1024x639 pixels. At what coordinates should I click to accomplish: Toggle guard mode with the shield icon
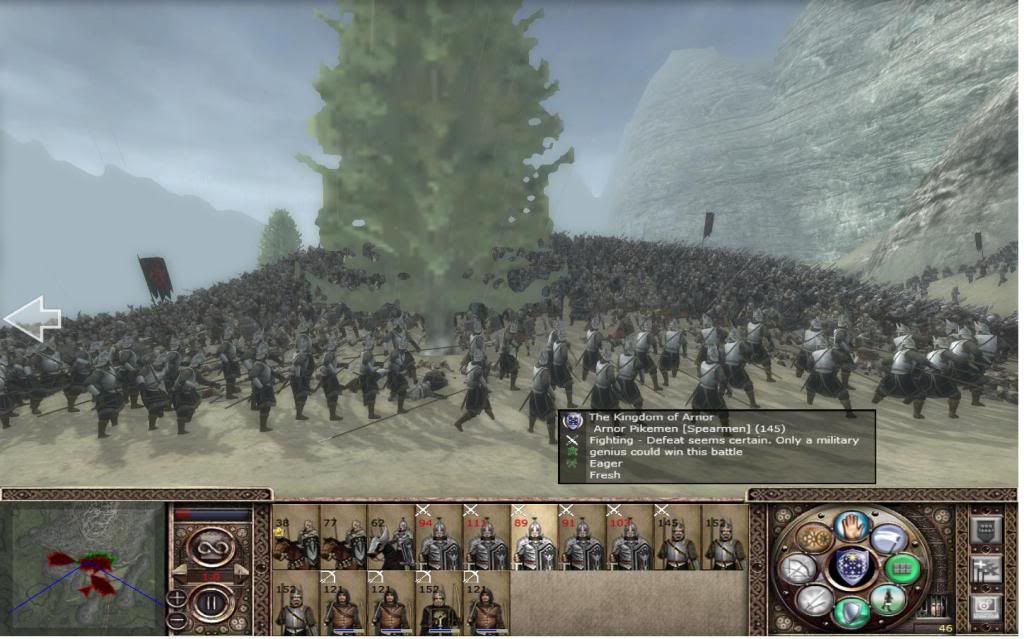click(x=851, y=611)
